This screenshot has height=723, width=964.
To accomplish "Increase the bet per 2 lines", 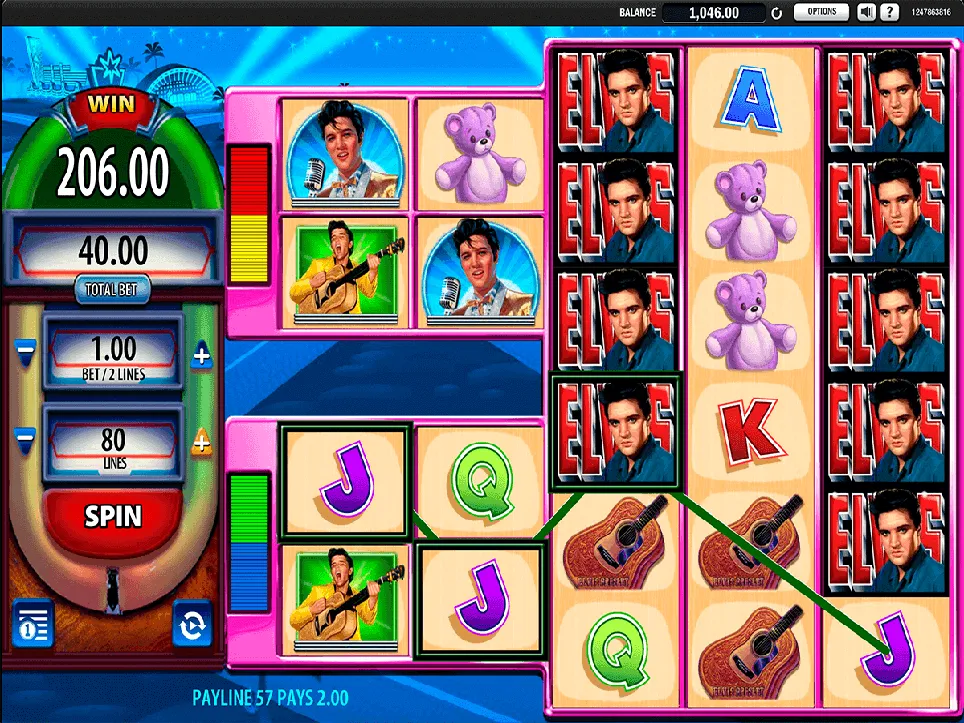I will pos(201,354).
